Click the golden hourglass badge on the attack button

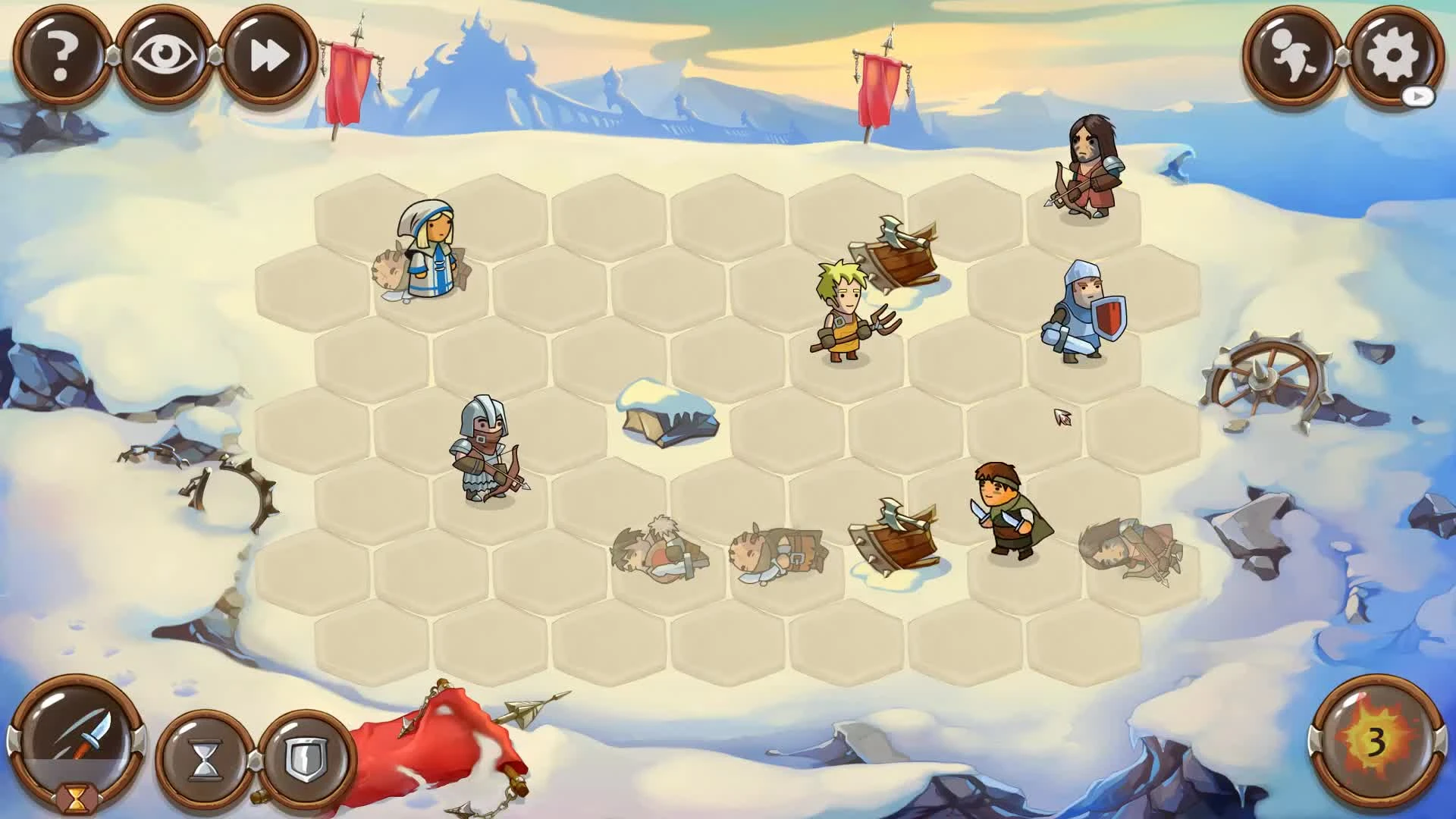pos(80,798)
